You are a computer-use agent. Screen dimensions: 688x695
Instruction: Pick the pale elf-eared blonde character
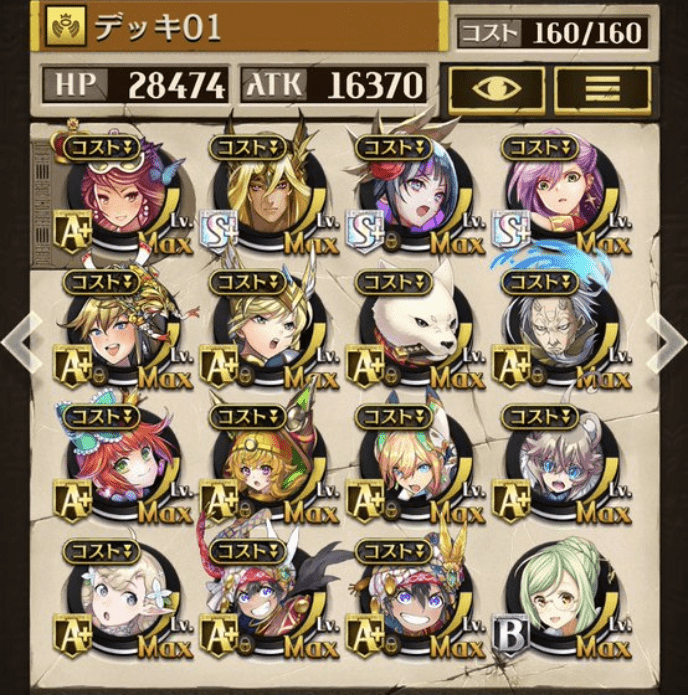click(115, 602)
